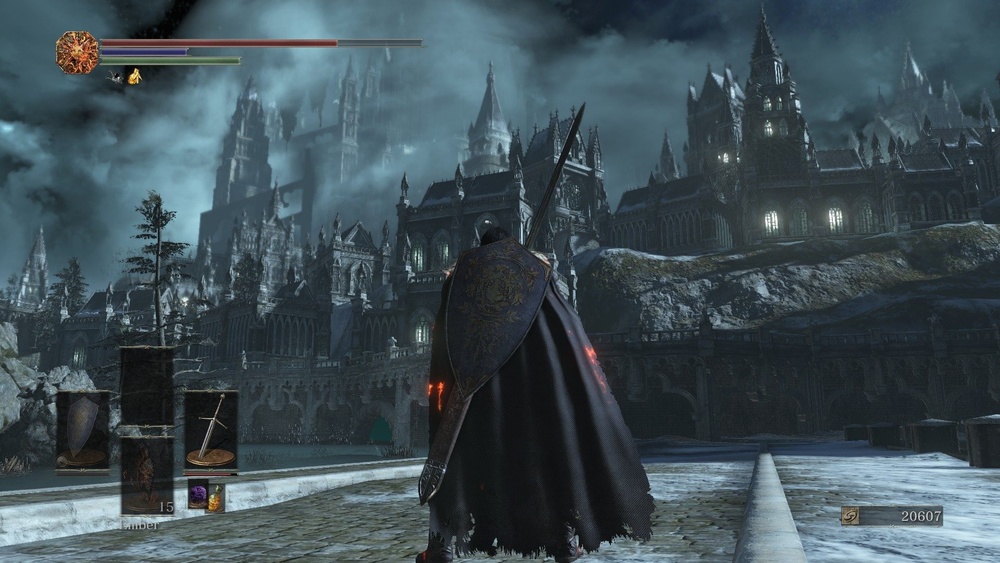Select the longsword right-hand weapon slot

[210, 429]
